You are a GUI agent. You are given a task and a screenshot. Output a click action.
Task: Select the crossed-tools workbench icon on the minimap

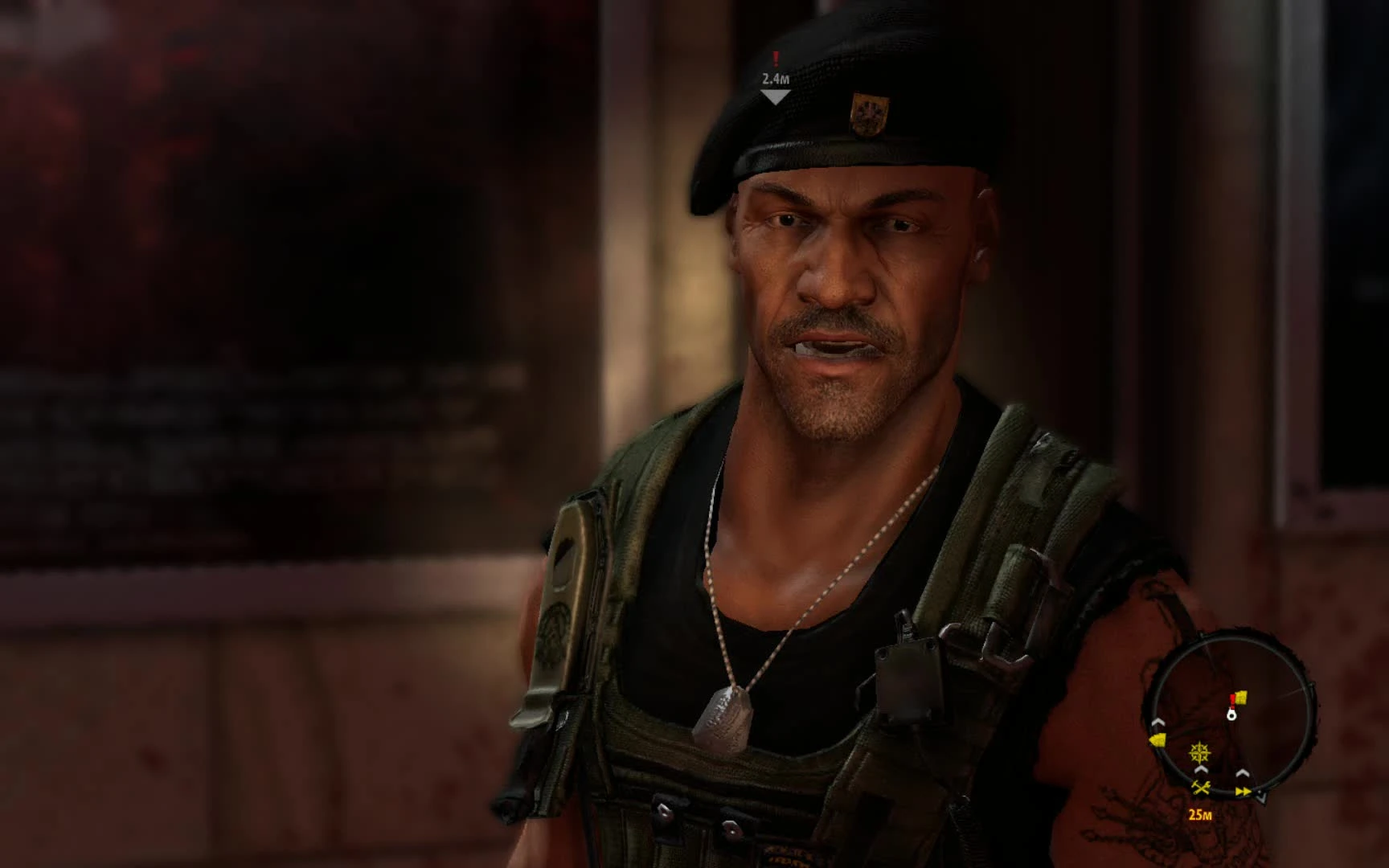(1202, 788)
